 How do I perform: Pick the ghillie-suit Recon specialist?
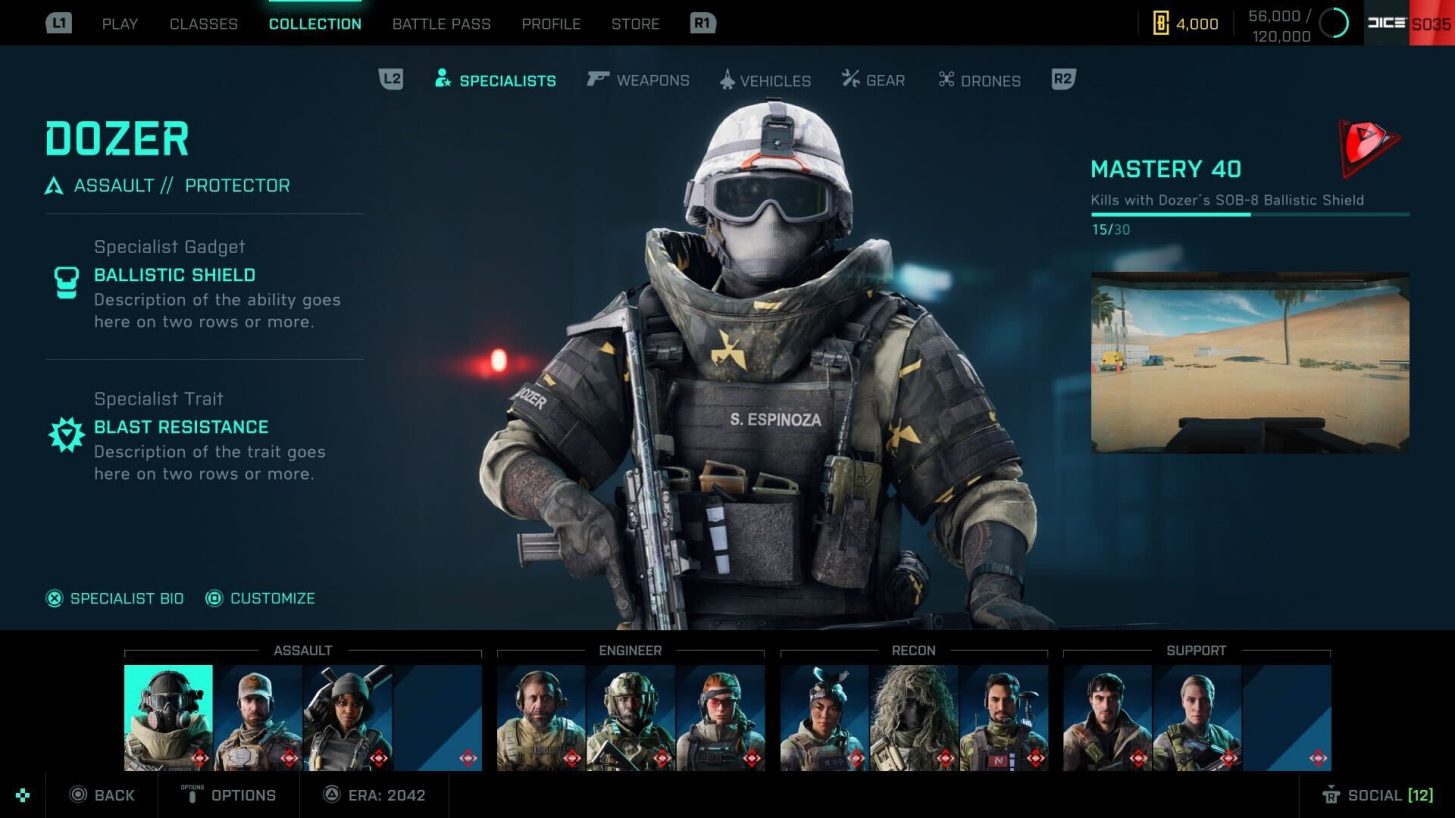pos(914,717)
